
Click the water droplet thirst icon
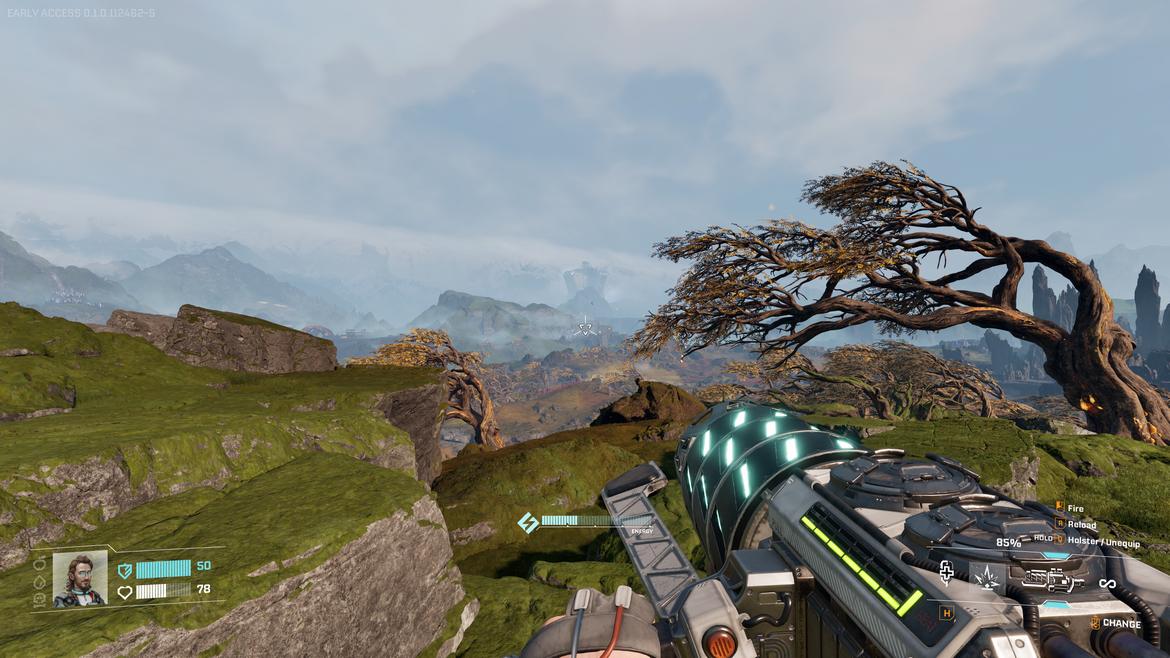click(39, 583)
